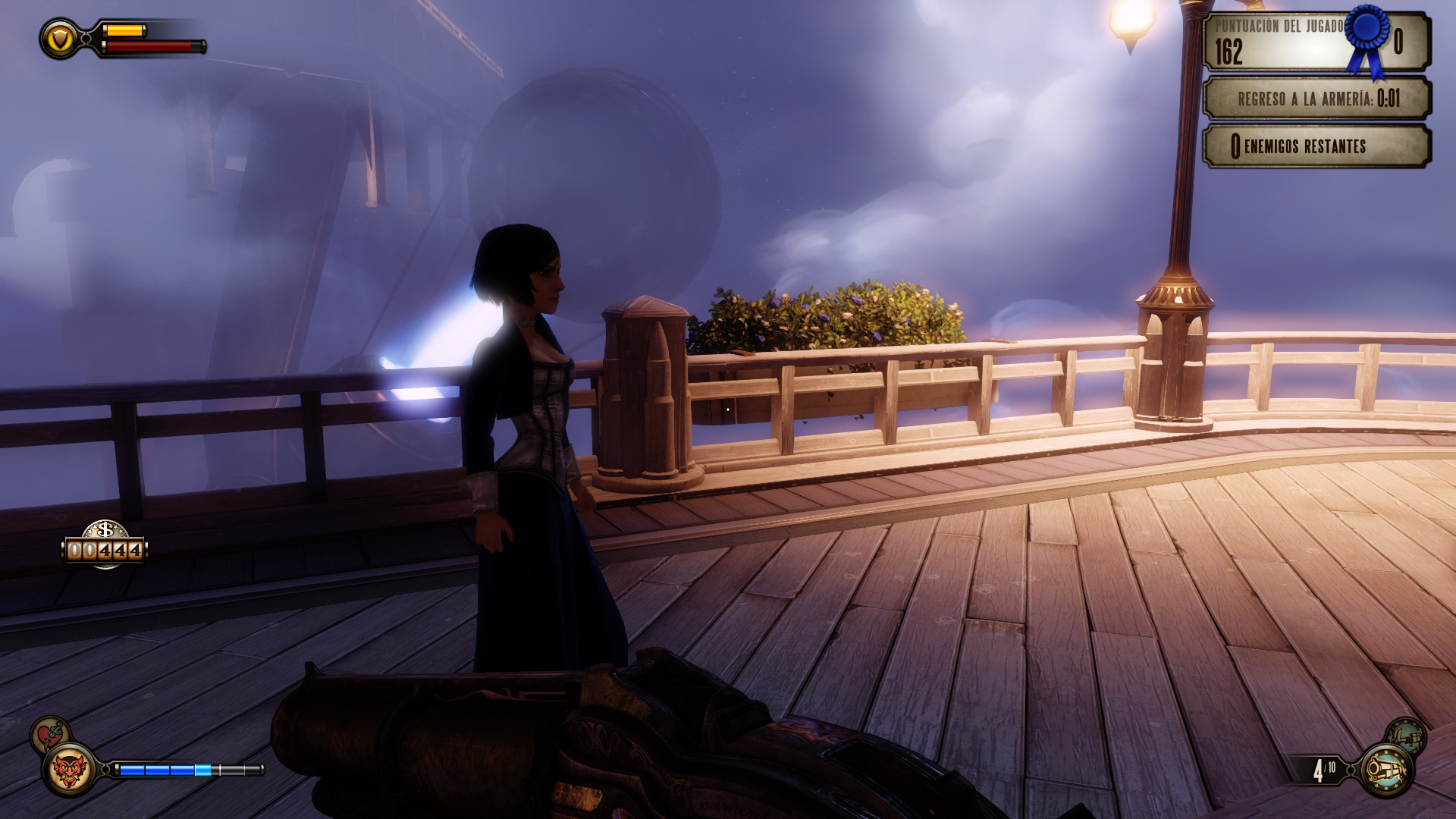Viewport: 1456px width, 819px height.
Task: Select the red devil face vigor icon
Action: 68,770
